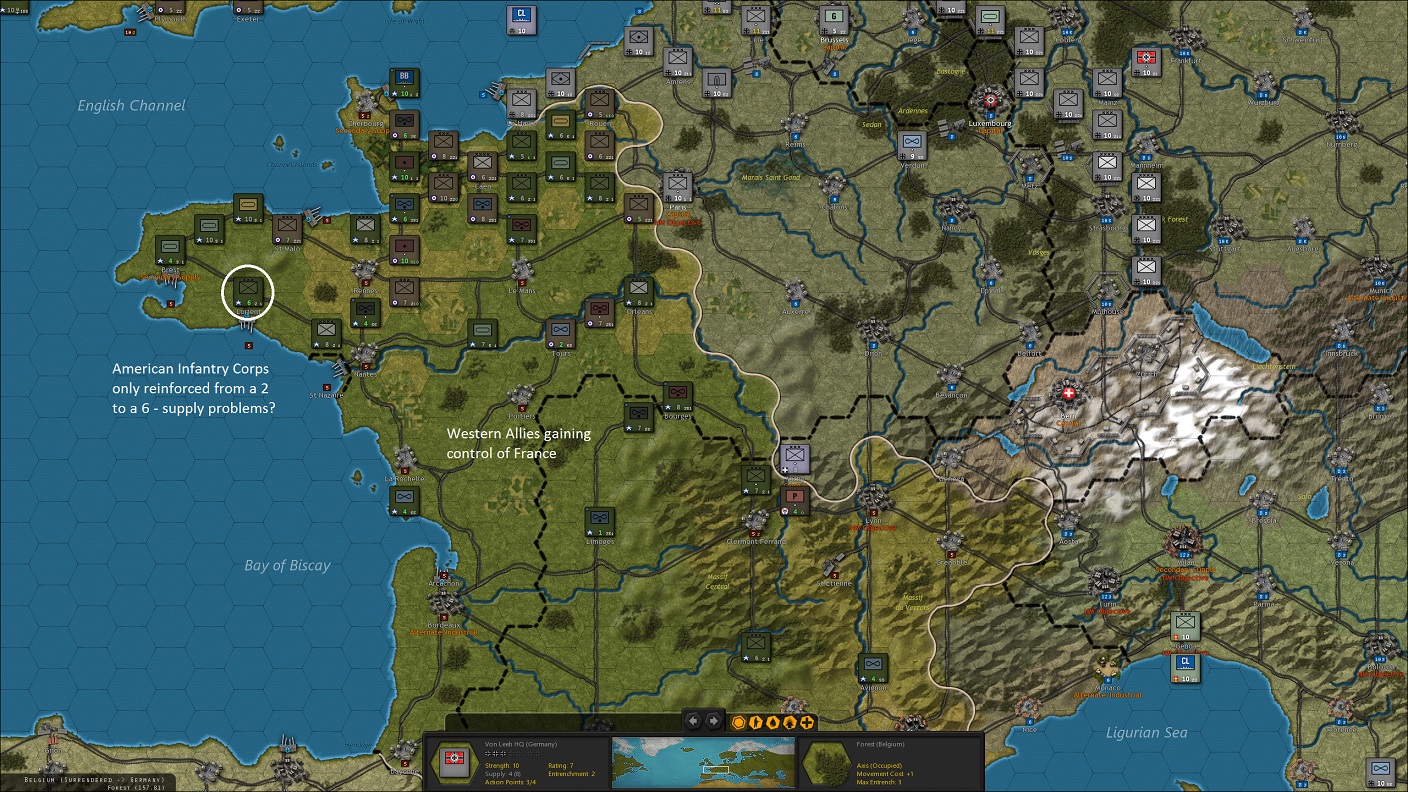Toggle the tree terrain overlay
The height and width of the screenshot is (792, 1408).
pos(789,721)
